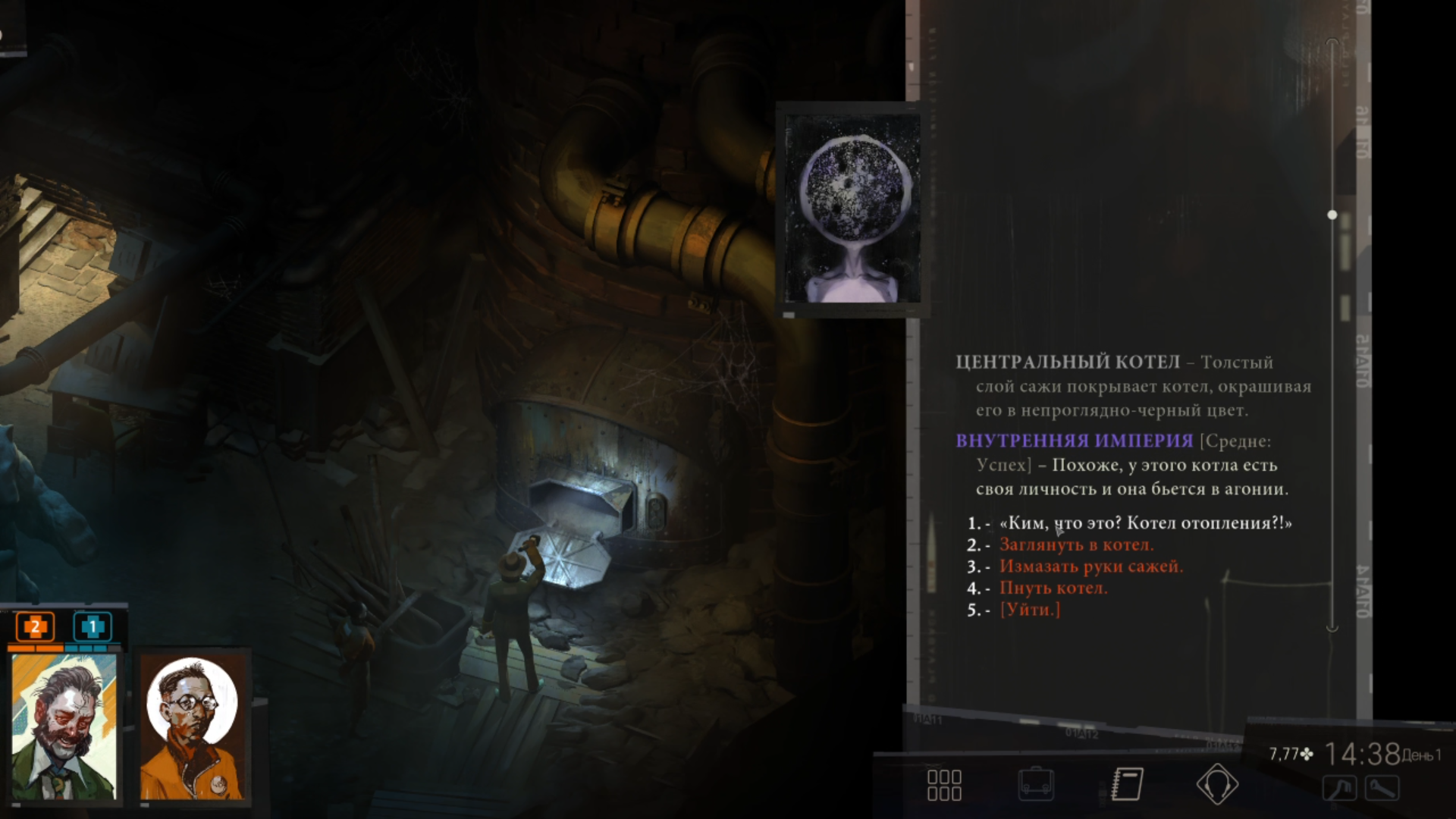Open the journal notebook icon

1127,785
